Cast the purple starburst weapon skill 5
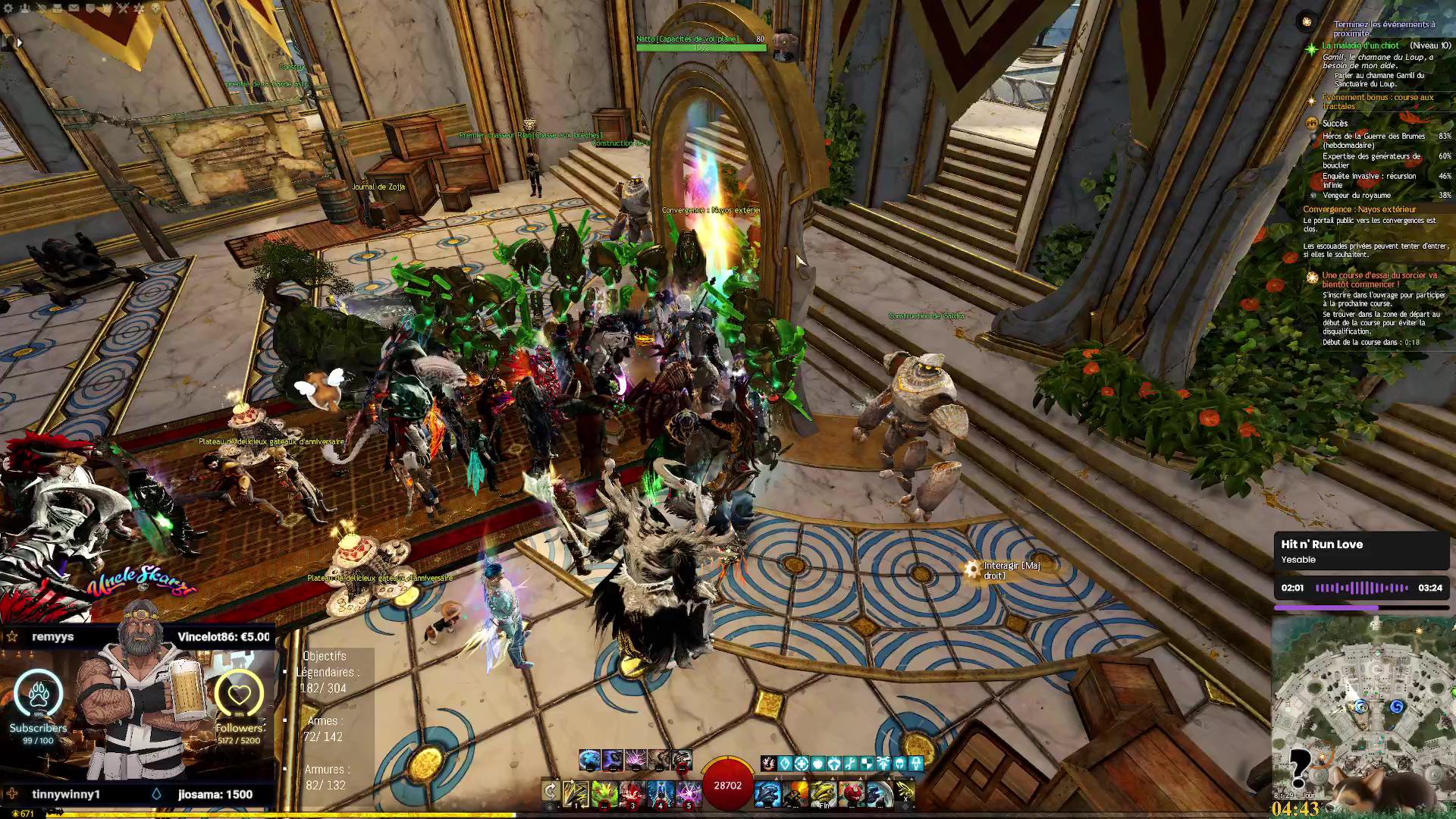 click(x=689, y=793)
